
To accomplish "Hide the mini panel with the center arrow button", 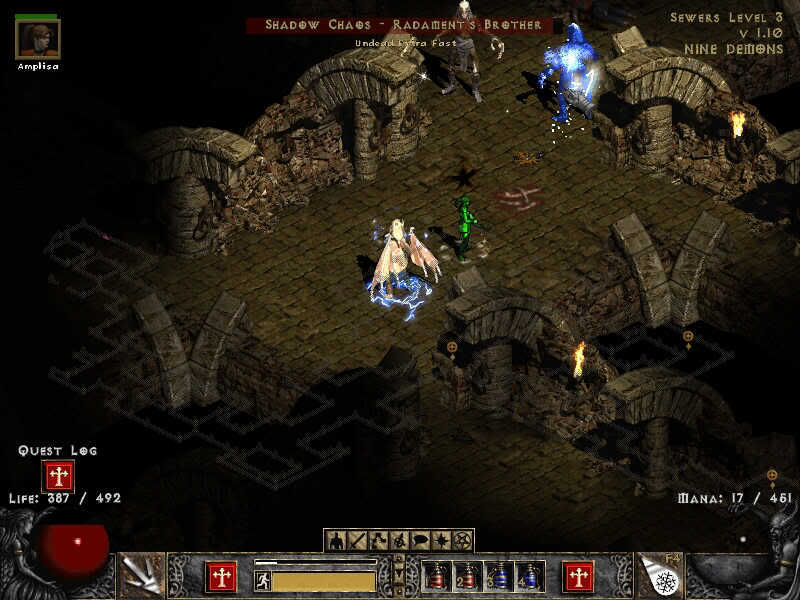I will click(399, 572).
